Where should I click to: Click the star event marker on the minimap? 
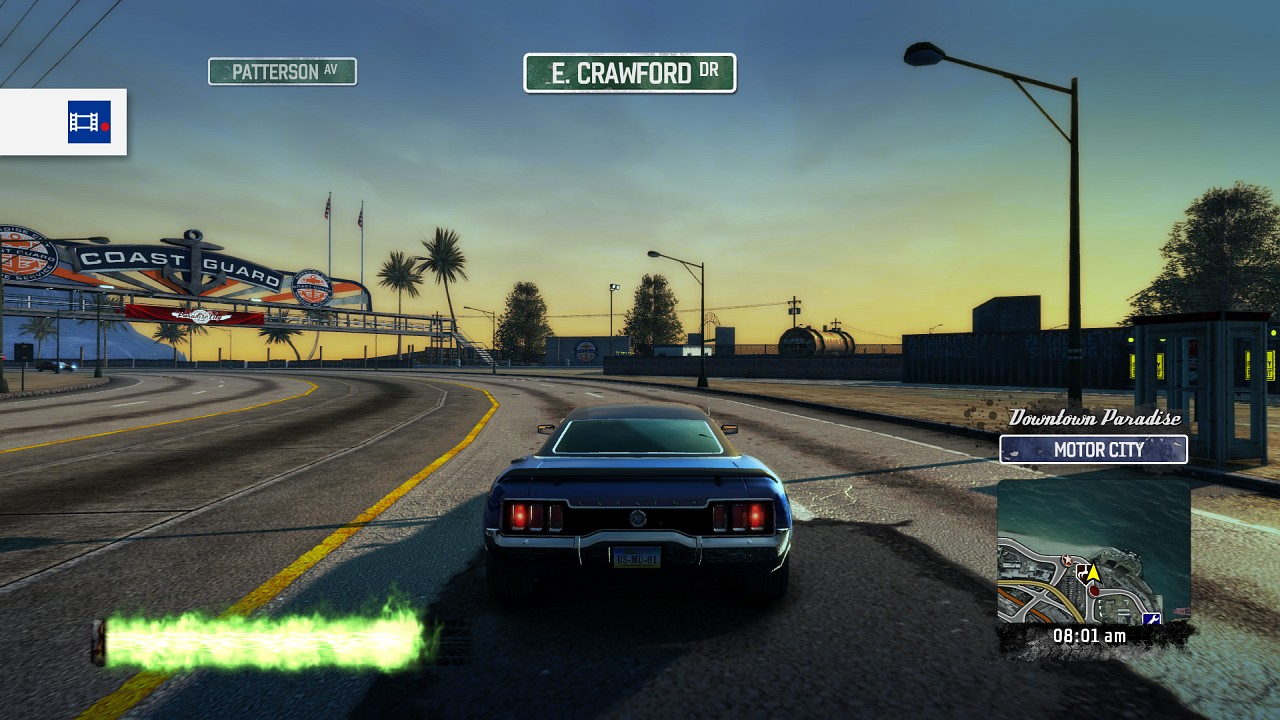(1066, 559)
